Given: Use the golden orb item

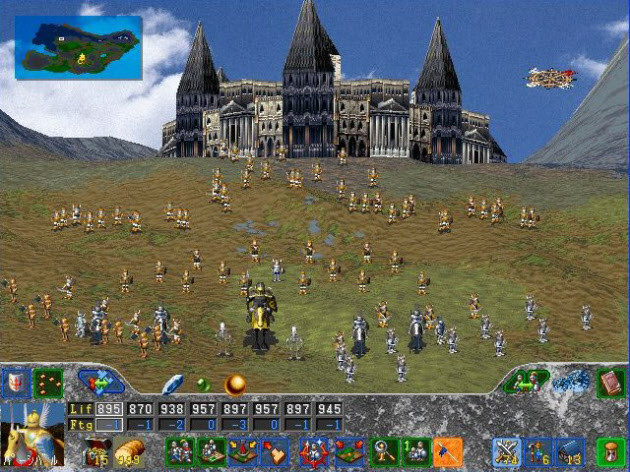Looking at the screenshot, I should click(x=236, y=384).
